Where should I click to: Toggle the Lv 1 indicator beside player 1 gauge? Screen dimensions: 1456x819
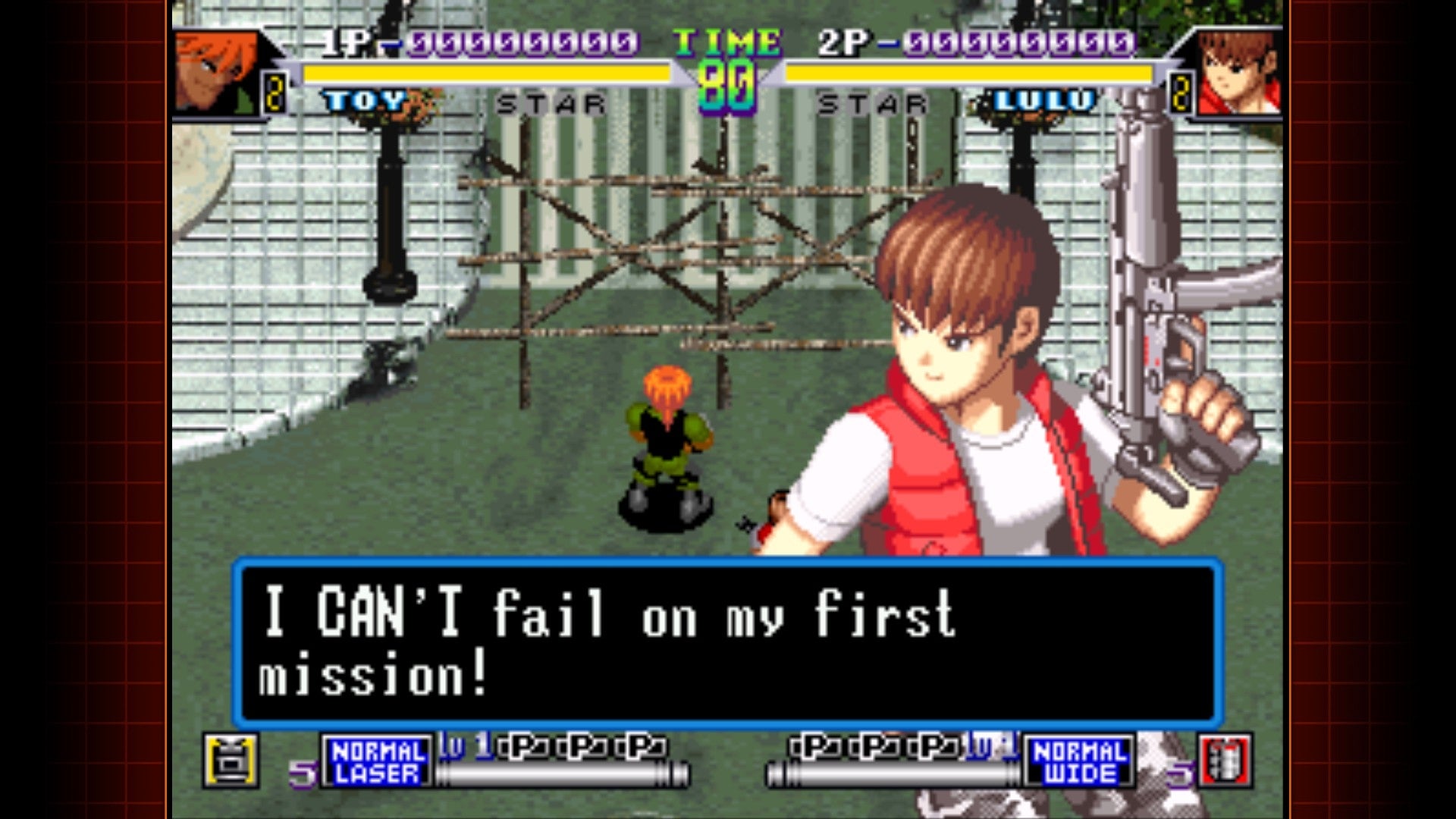click(x=464, y=748)
